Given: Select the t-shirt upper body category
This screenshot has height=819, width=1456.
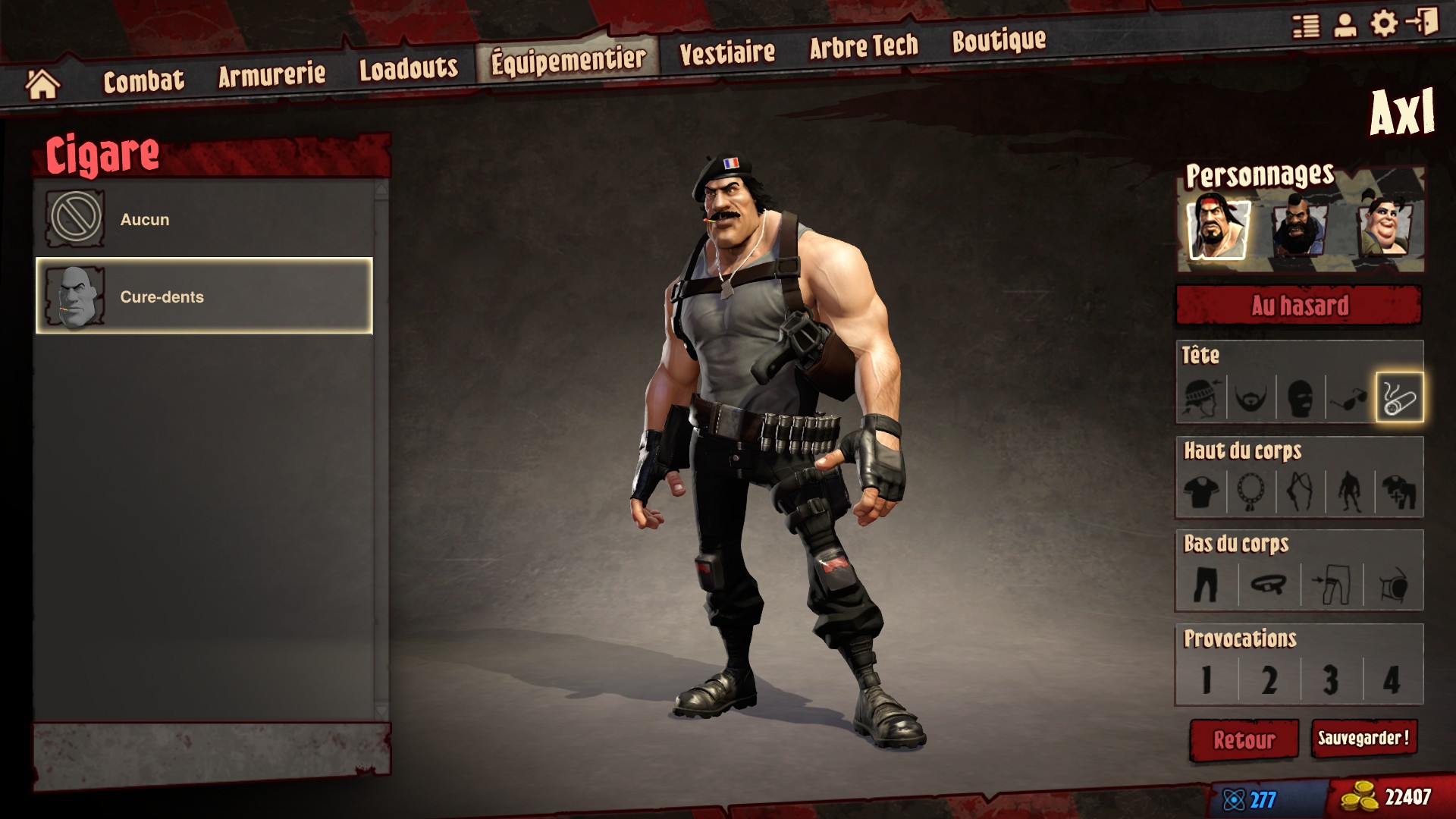Looking at the screenshot, I should tap(1202, 491).
